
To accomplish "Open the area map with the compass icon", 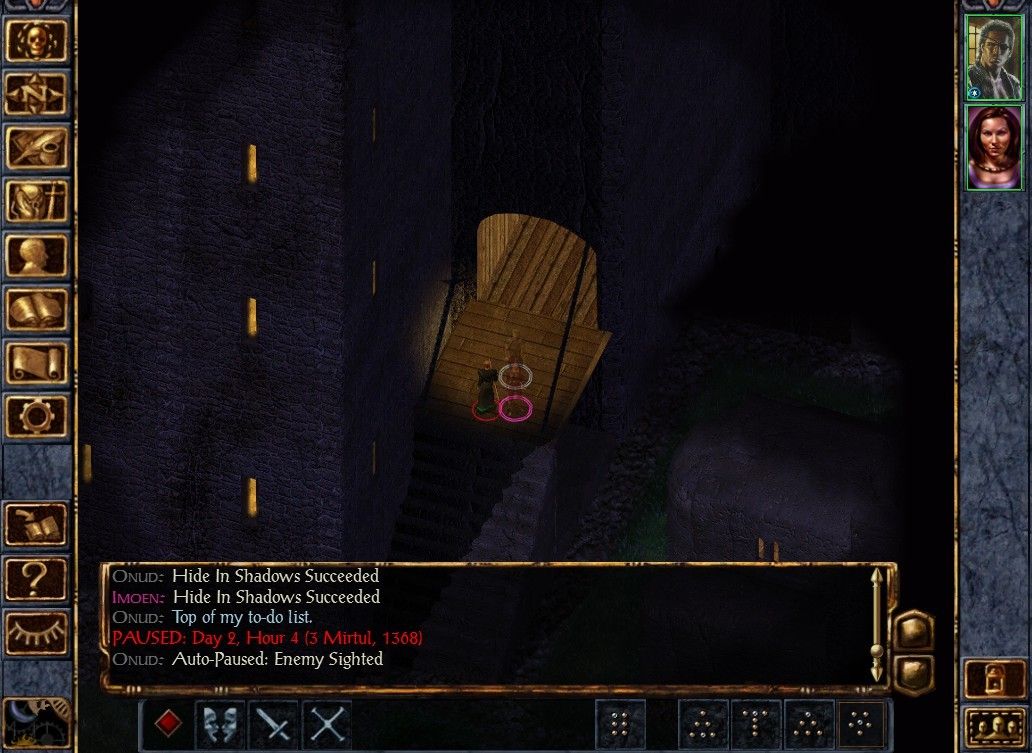I will (x=37, y=93).
